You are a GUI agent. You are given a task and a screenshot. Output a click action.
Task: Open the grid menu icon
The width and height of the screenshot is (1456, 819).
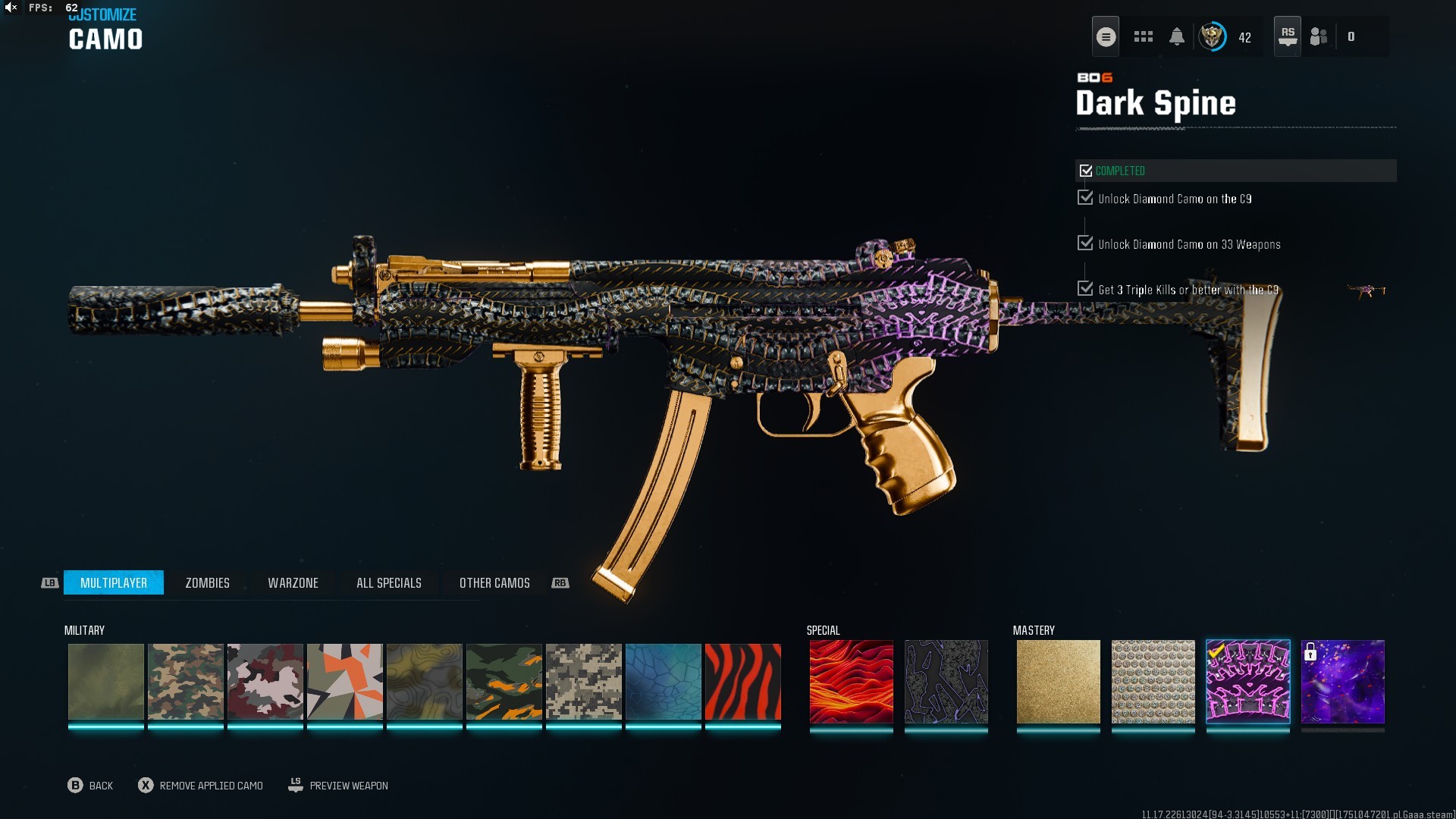[x=1143, y=36]
